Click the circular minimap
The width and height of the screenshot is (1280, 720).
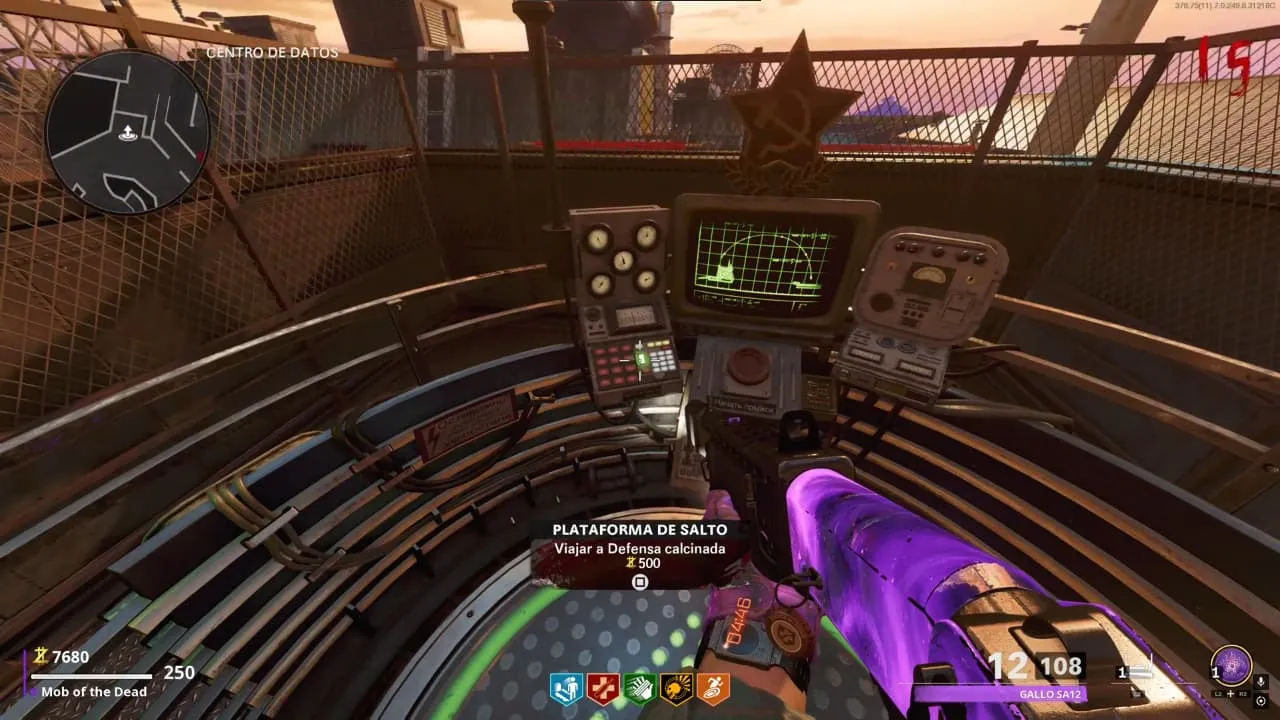click(127, 131)
